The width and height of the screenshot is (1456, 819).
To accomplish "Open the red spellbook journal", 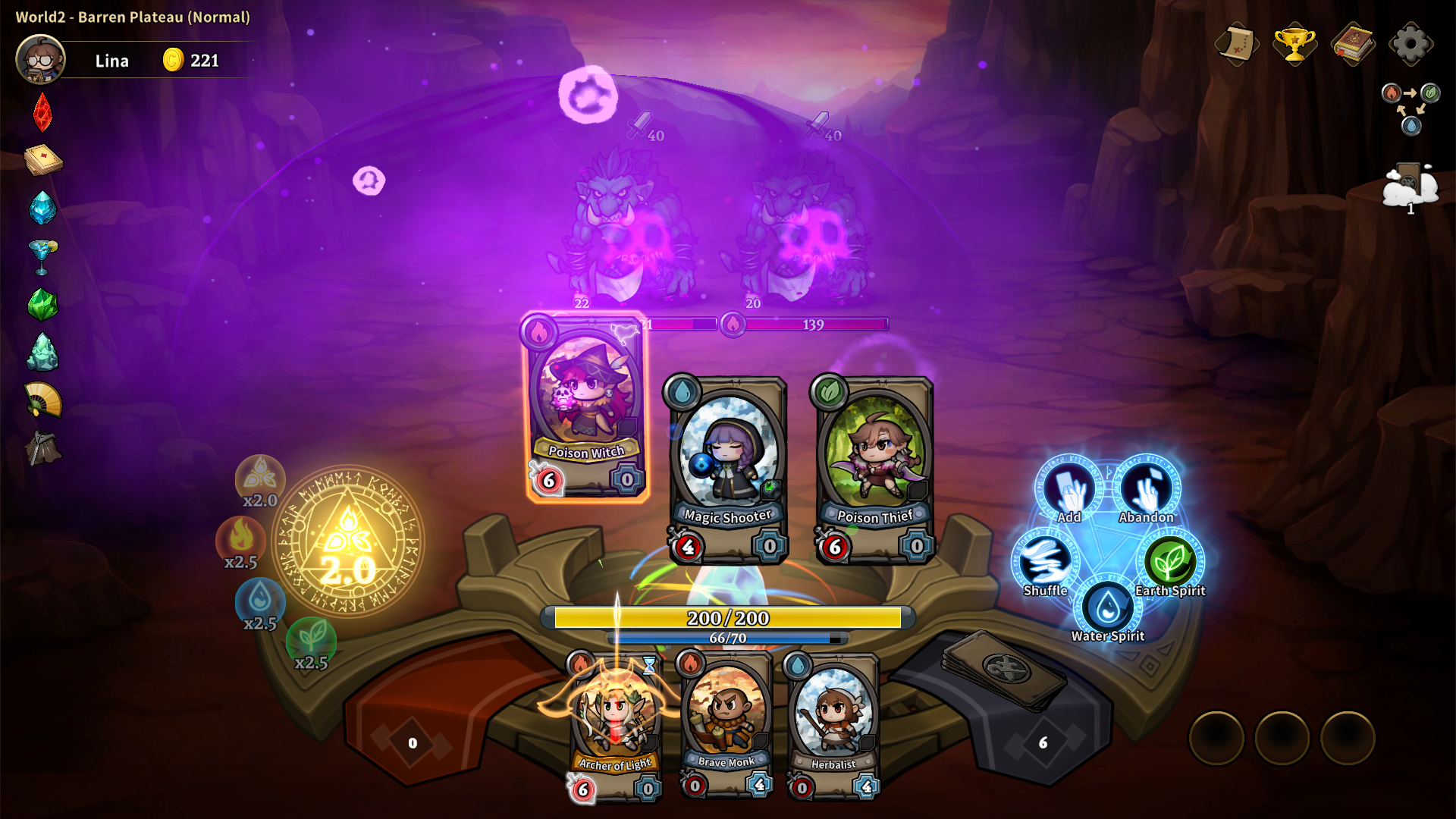I will point(1354,44).
